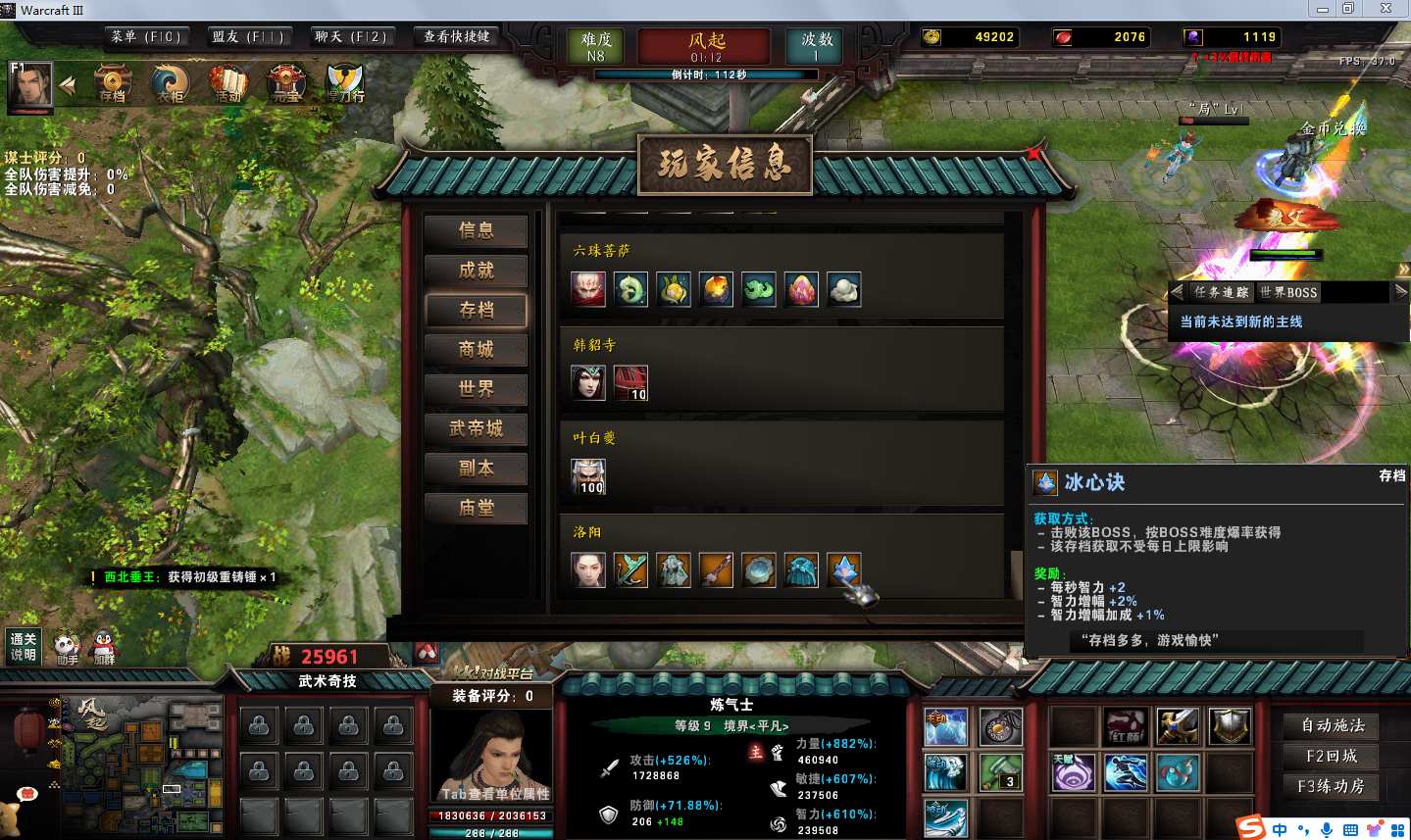Click the 查看快捷键 button
1411x840 pixels.
[x=456, y=37]
